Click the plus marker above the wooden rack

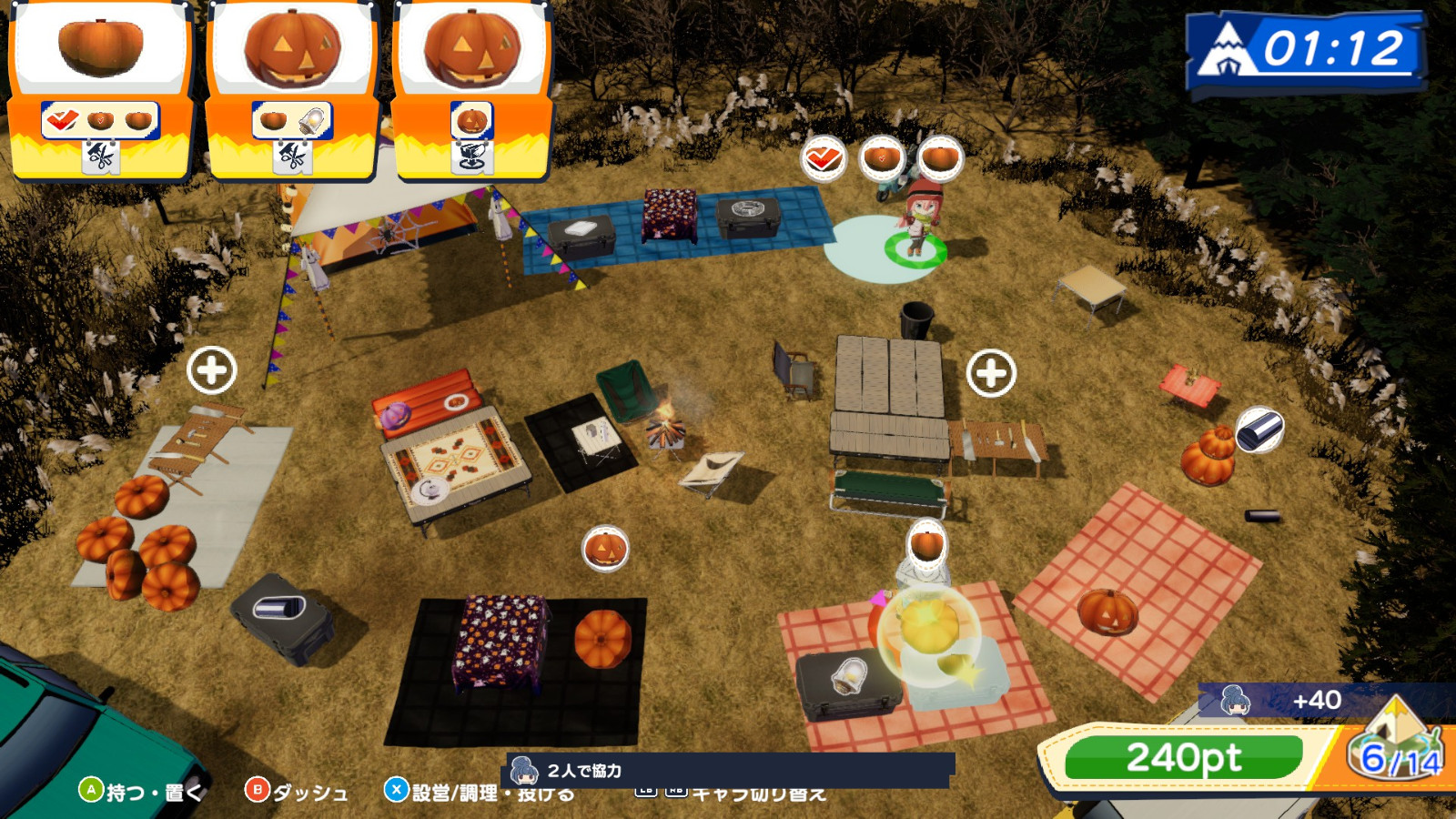(211, 370)
